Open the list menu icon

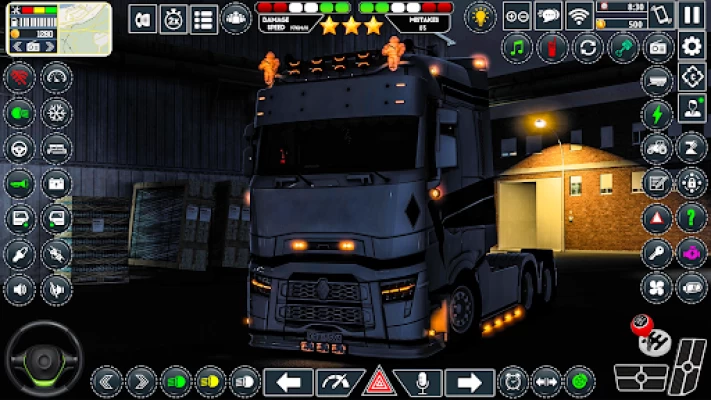click(204, 18)
